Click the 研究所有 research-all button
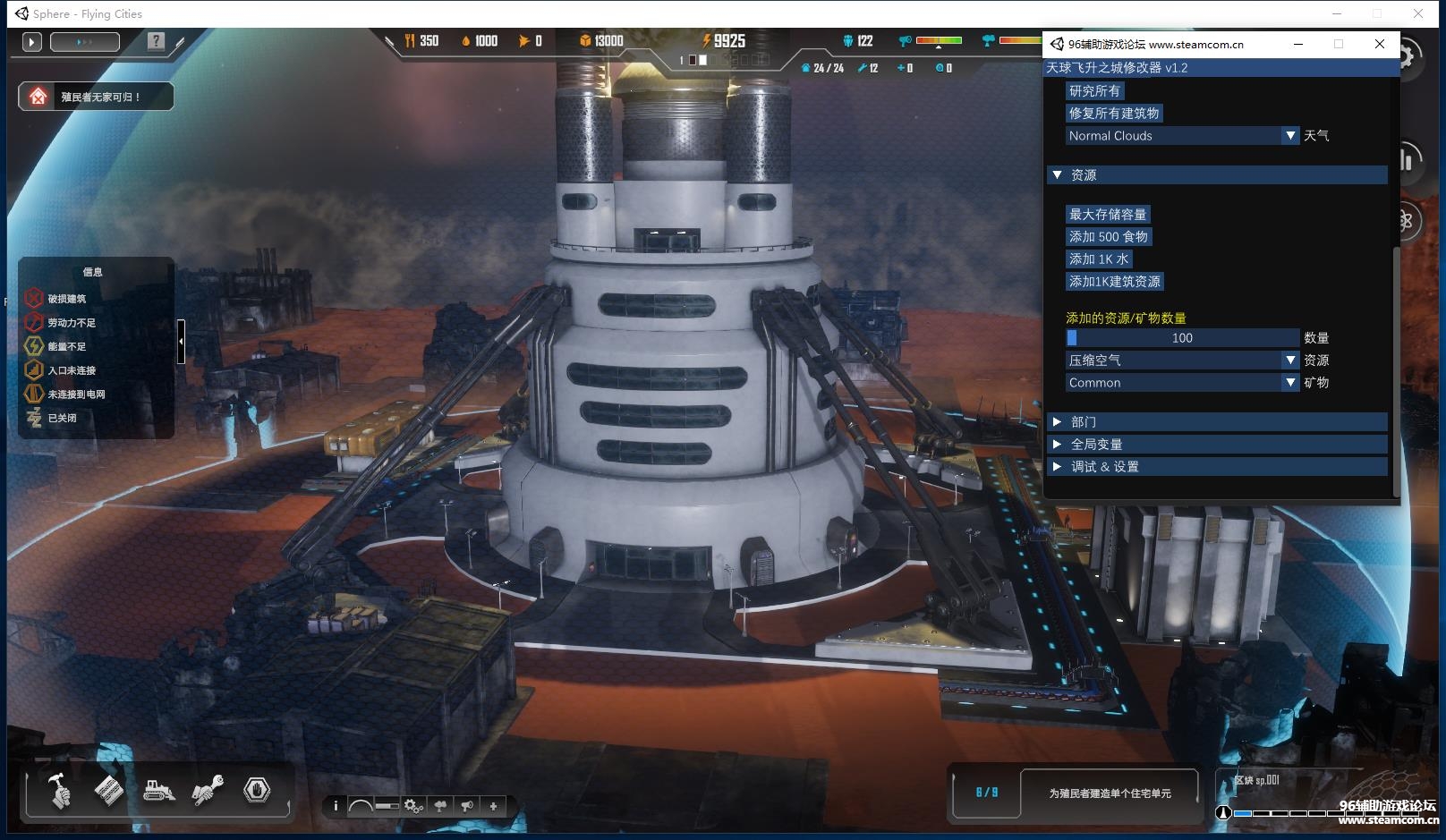 (x=1094, y=91)
